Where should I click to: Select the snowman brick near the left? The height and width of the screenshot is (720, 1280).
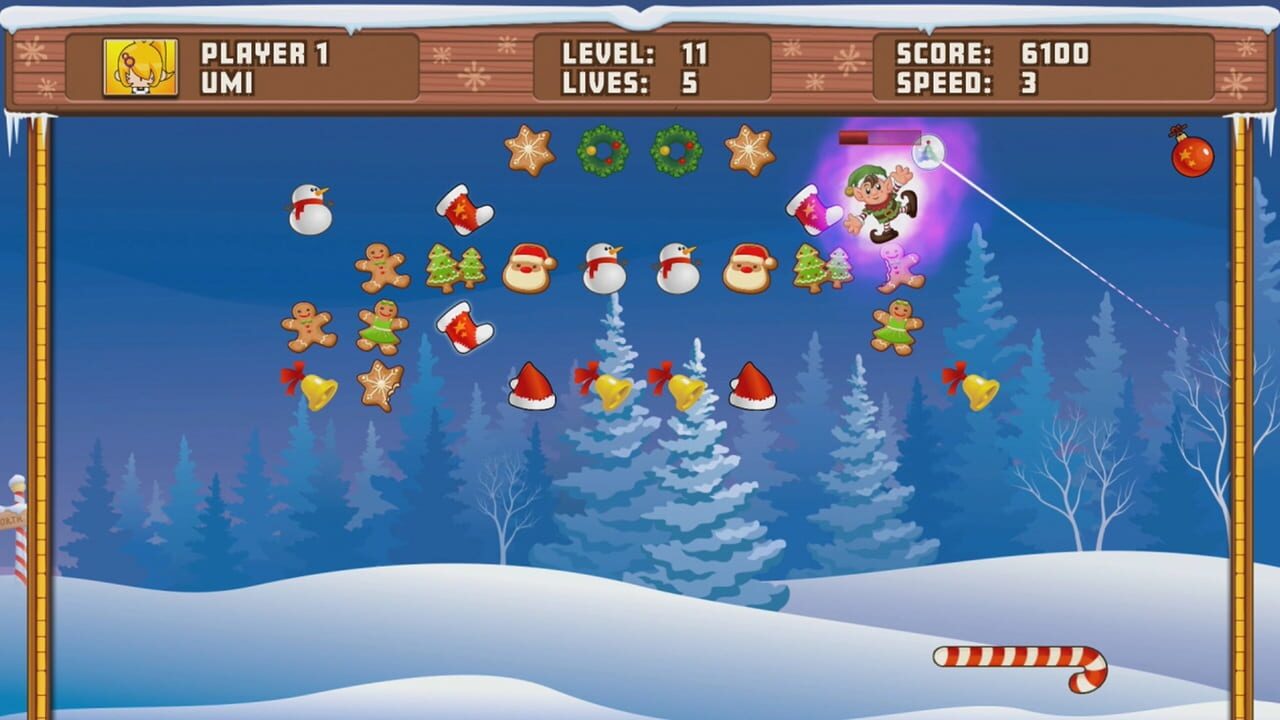pos(312,210)
